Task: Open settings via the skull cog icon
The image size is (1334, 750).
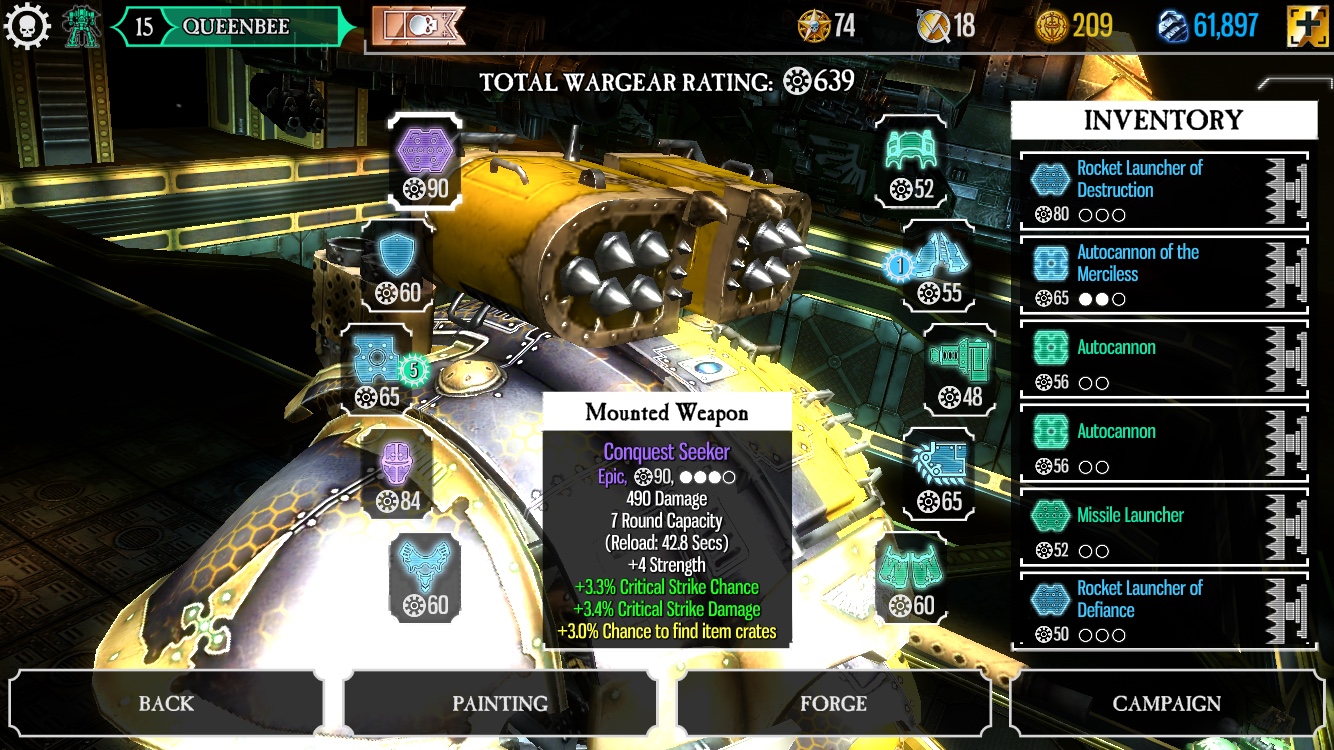Action: (27, 27)
